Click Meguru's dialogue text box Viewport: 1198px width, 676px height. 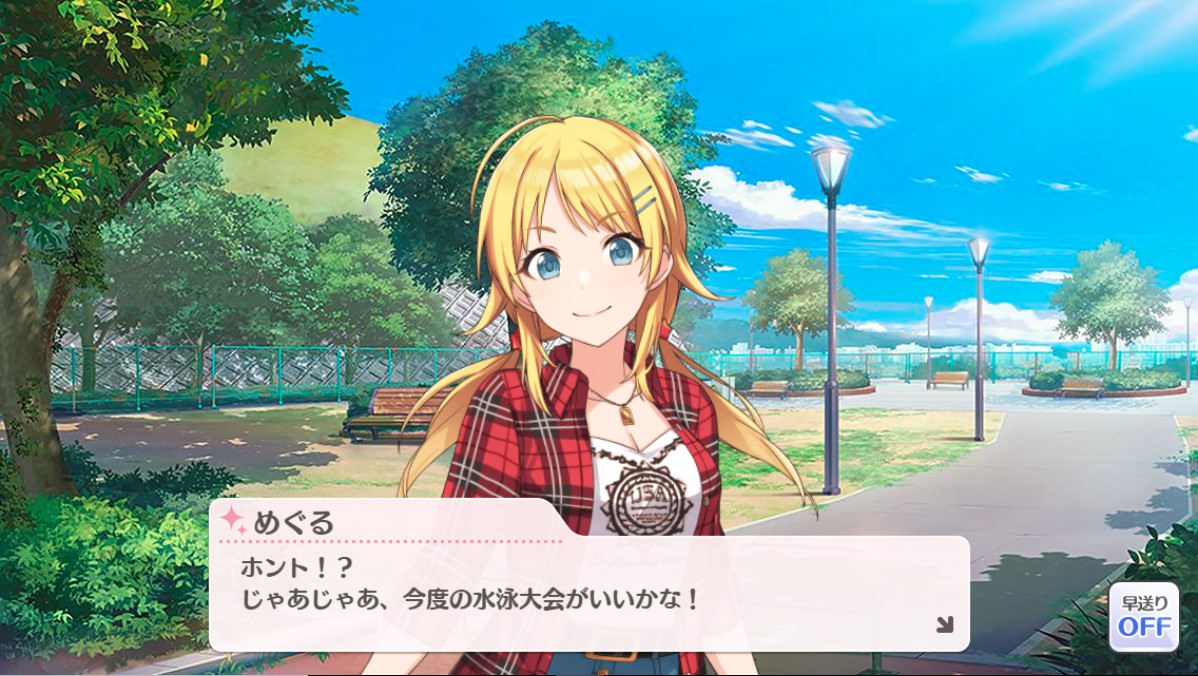point(588,592)
